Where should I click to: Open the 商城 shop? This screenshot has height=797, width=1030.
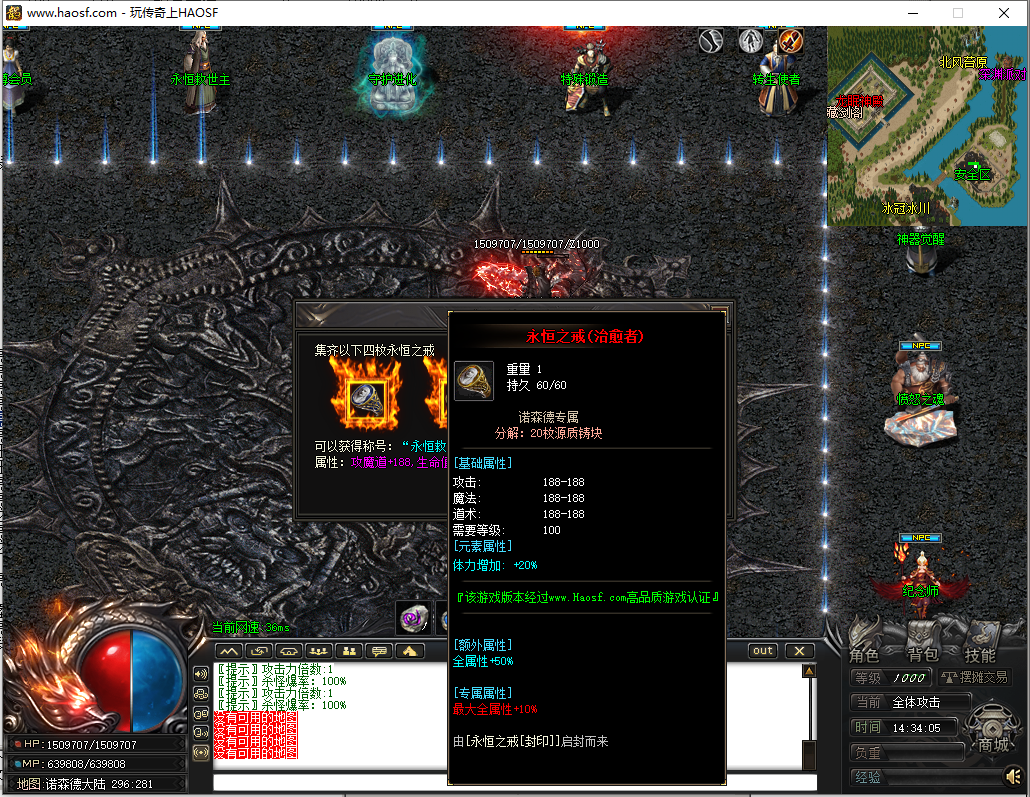993,745
